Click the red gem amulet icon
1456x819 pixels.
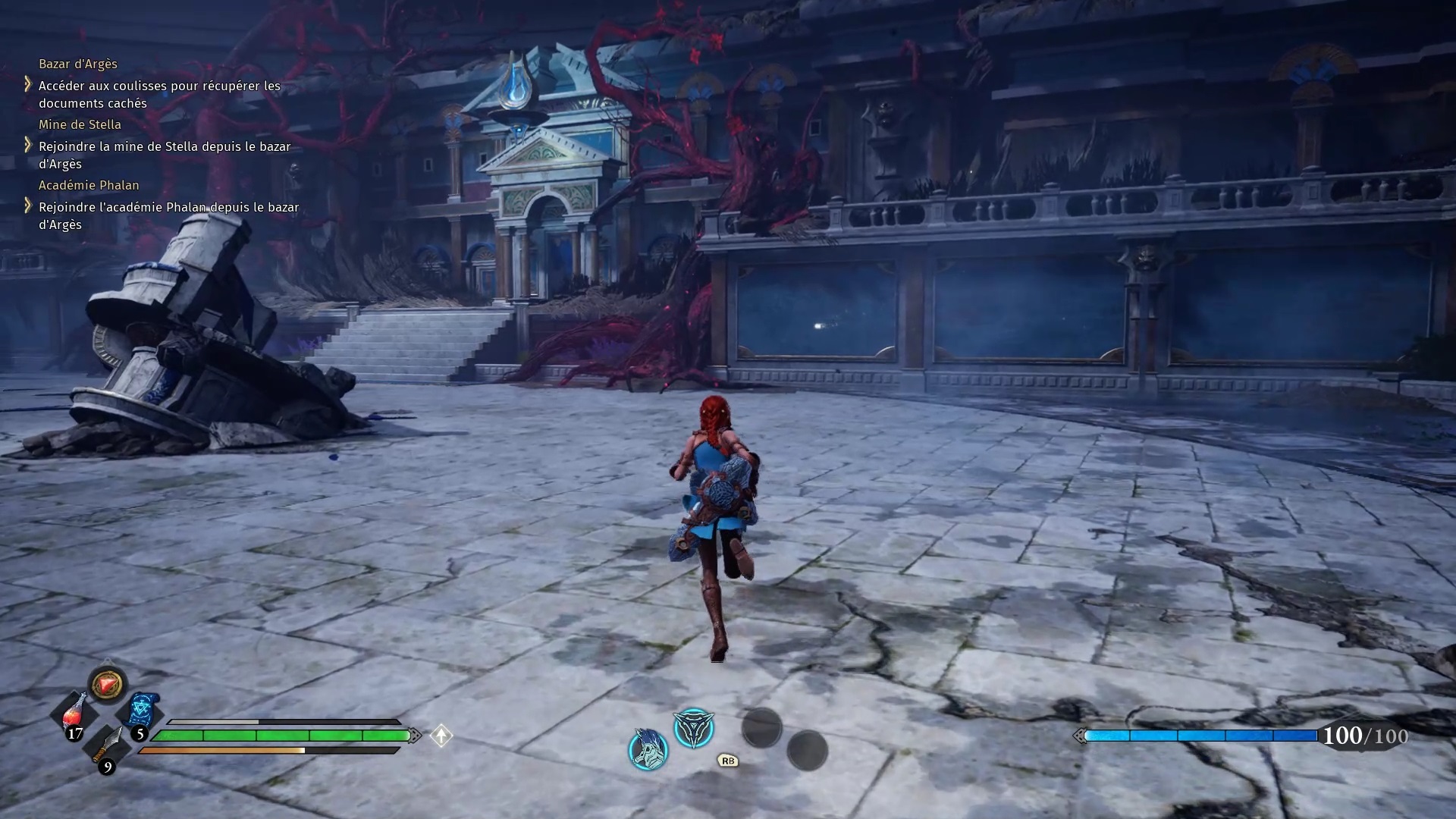click(107, 685)
